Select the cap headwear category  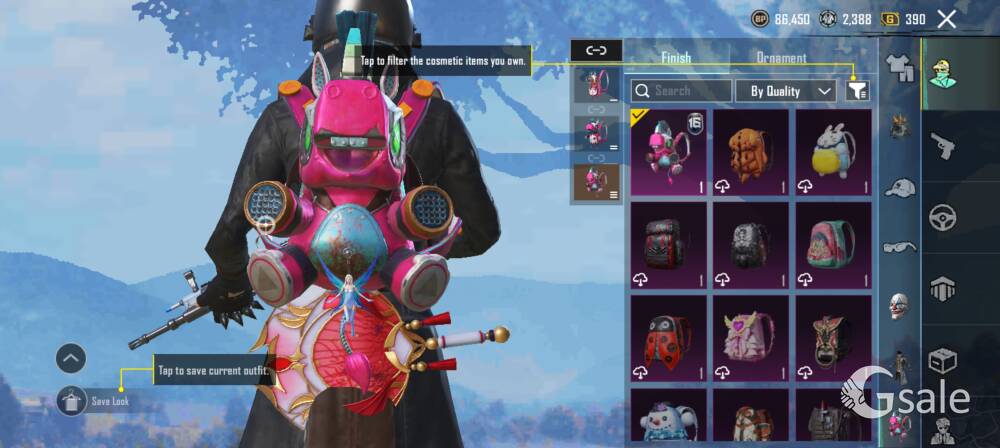[x=900, y=187]
